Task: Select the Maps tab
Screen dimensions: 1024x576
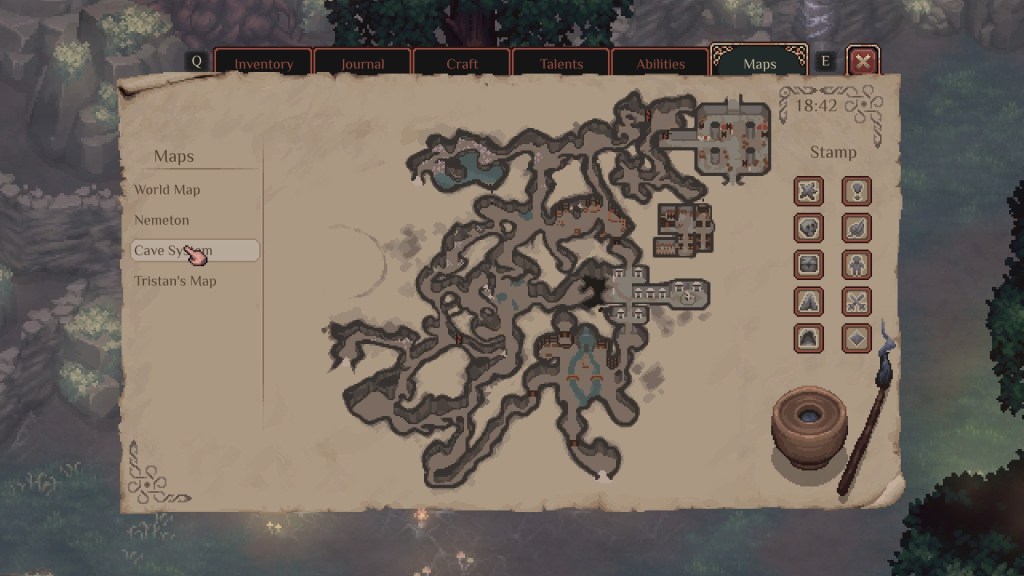Action: [x=759, y=64]
